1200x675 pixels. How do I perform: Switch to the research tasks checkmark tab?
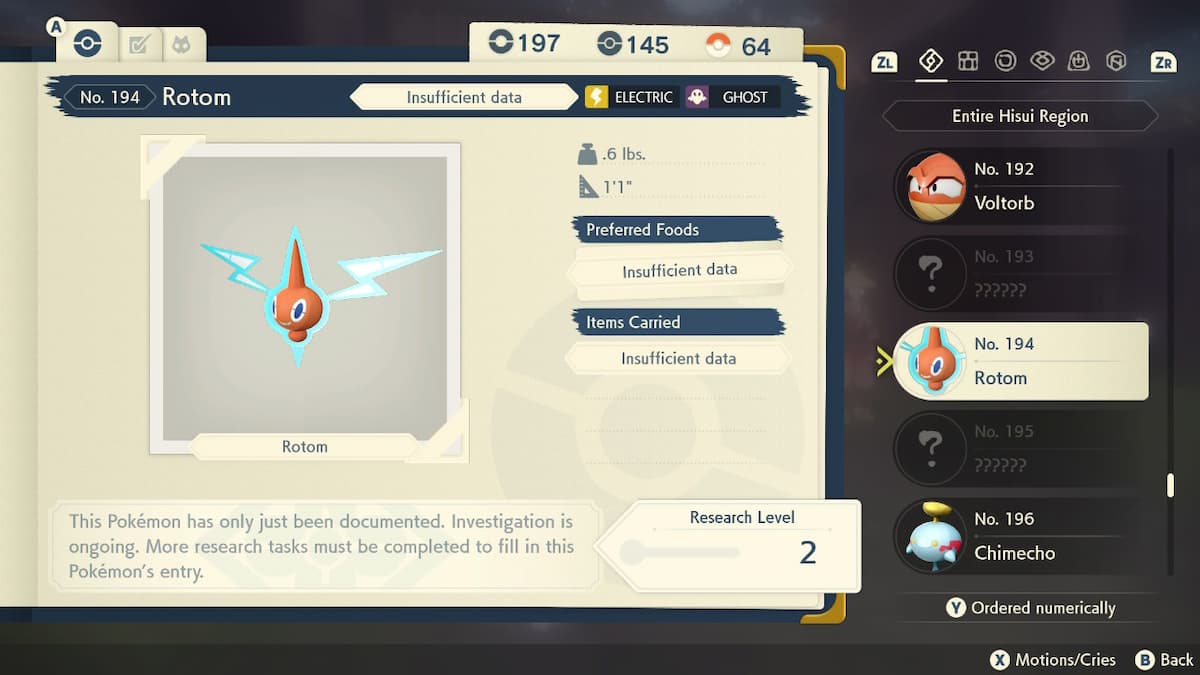(139, 45)
